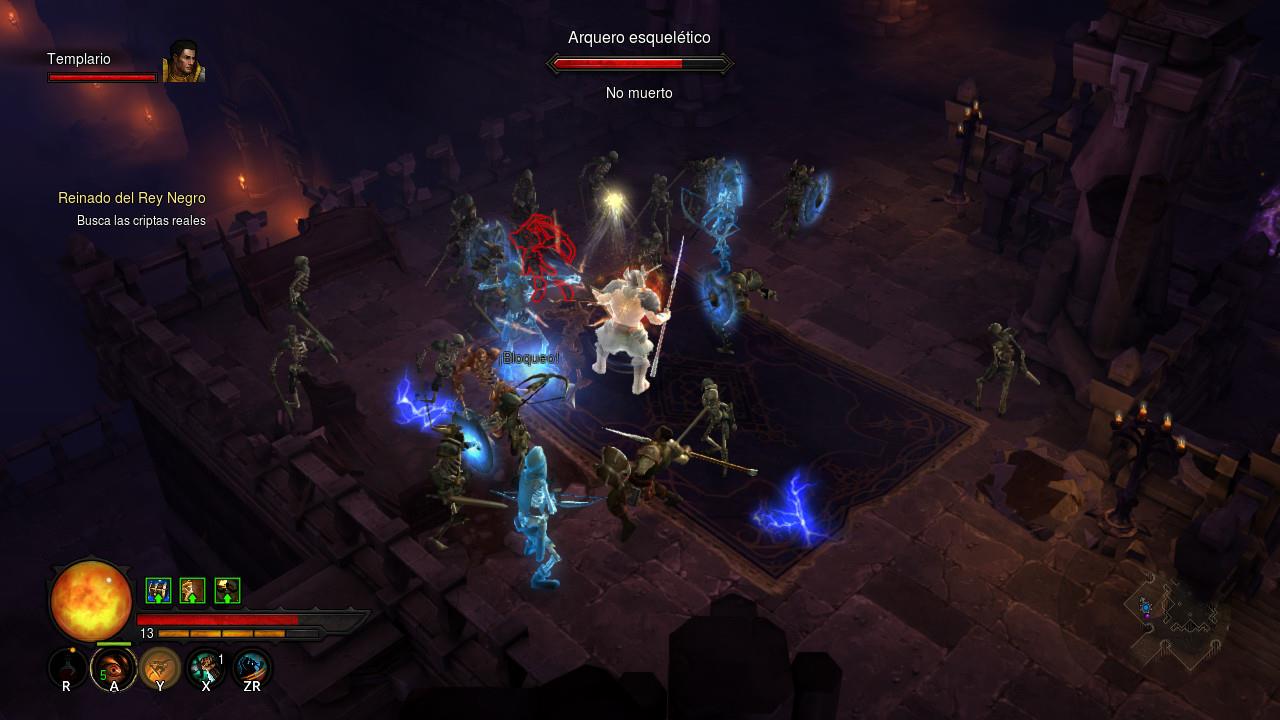1280x720 pixels.
Task: Activate the swirling red skill icon
Action: click(x=113, y=666)
